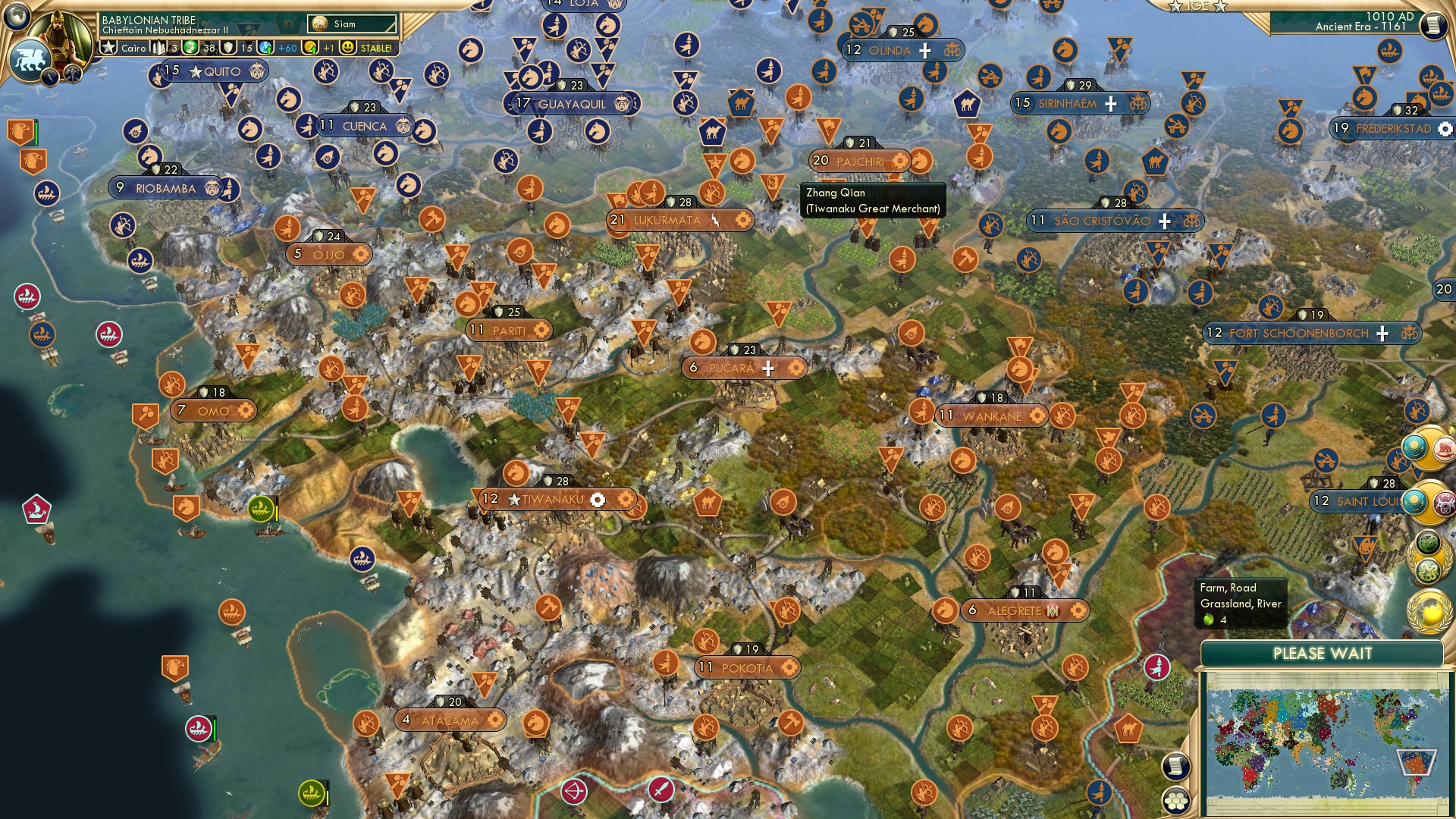Click the hammer icon under the leader portrait
This screenshot has height=819, width=1456.
click(x=72, y=75)
